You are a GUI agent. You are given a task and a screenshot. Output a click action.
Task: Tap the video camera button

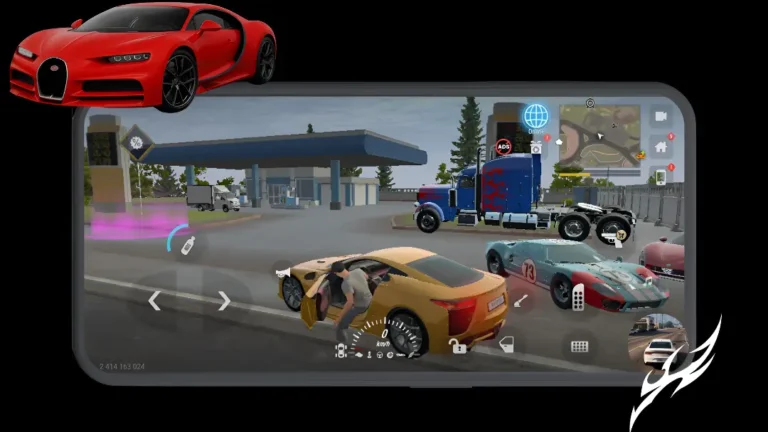click(x=660, y=116)
